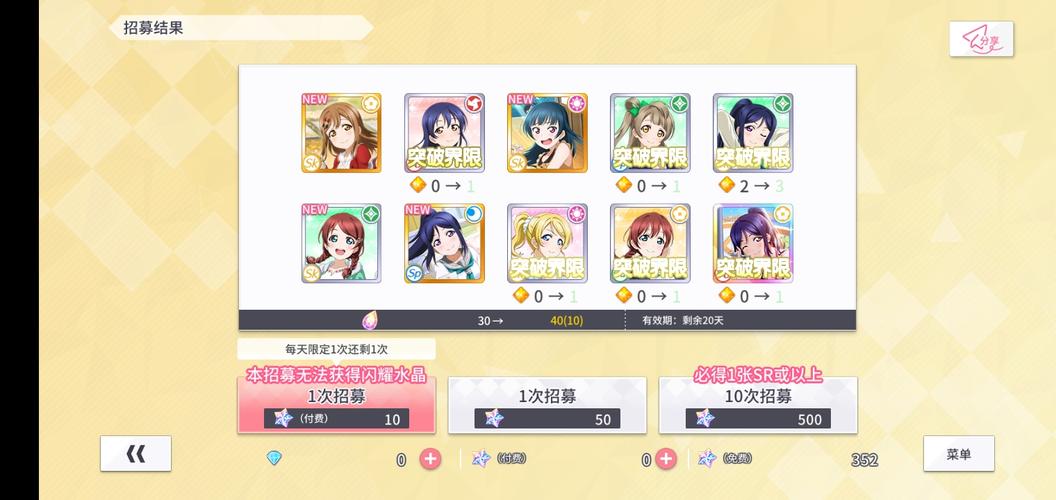Start the 10次招募 for 500 stars
The height and width of the screenshot is (500, 1056).
(758, 407)
